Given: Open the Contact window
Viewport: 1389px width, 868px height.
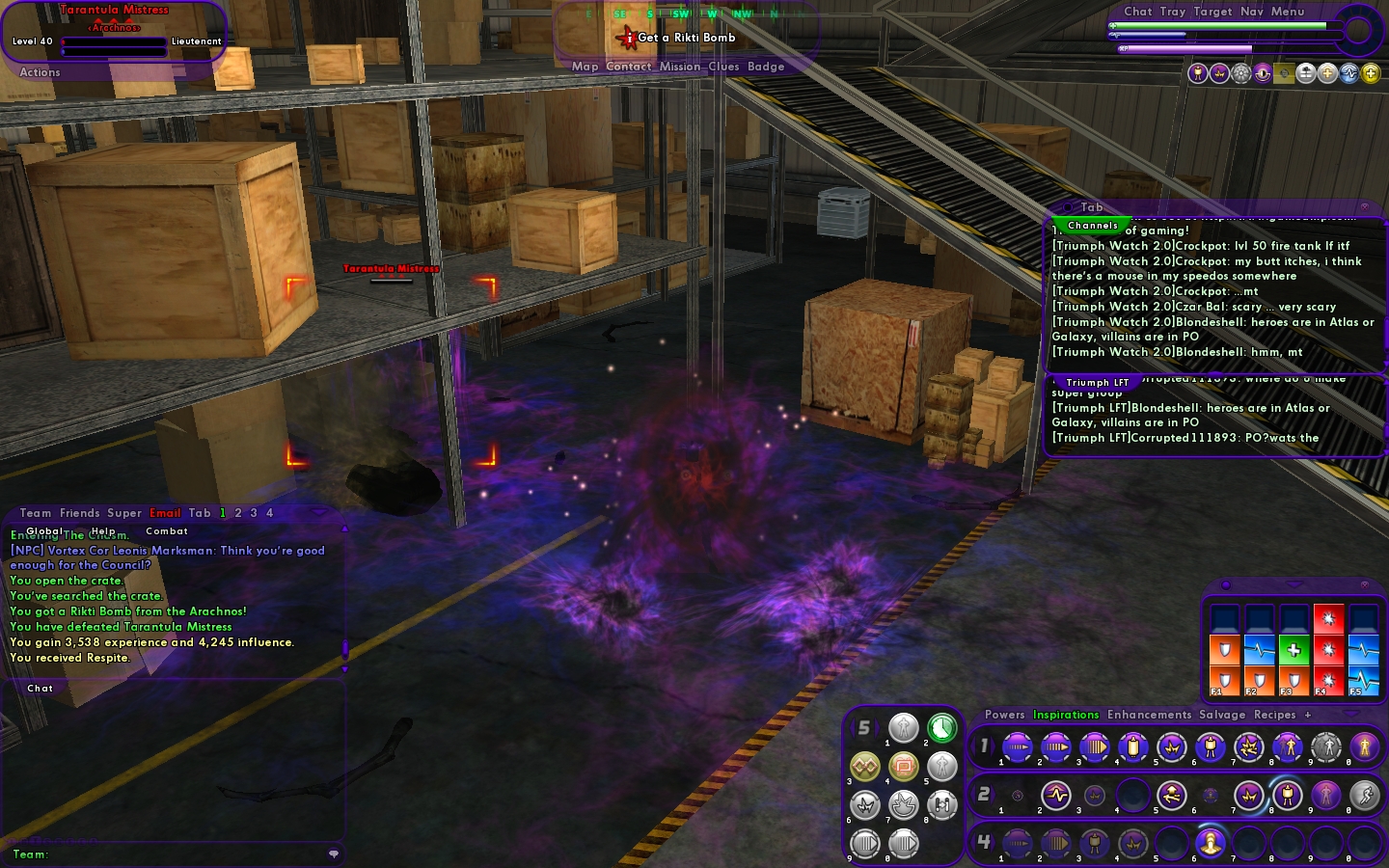Looking at the screenshot, I should (x=629, y=67).
